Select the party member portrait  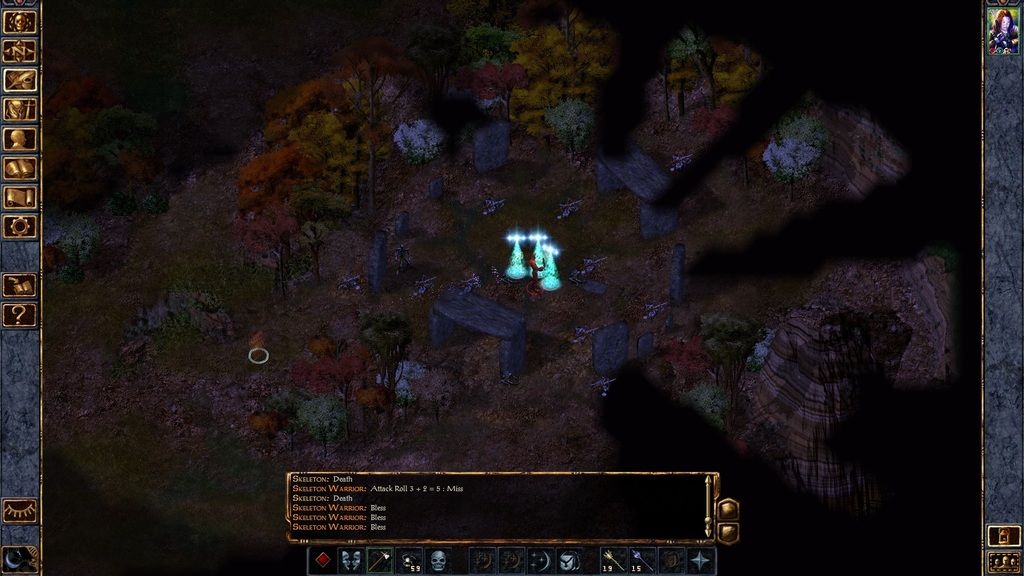coord(1003,31)
